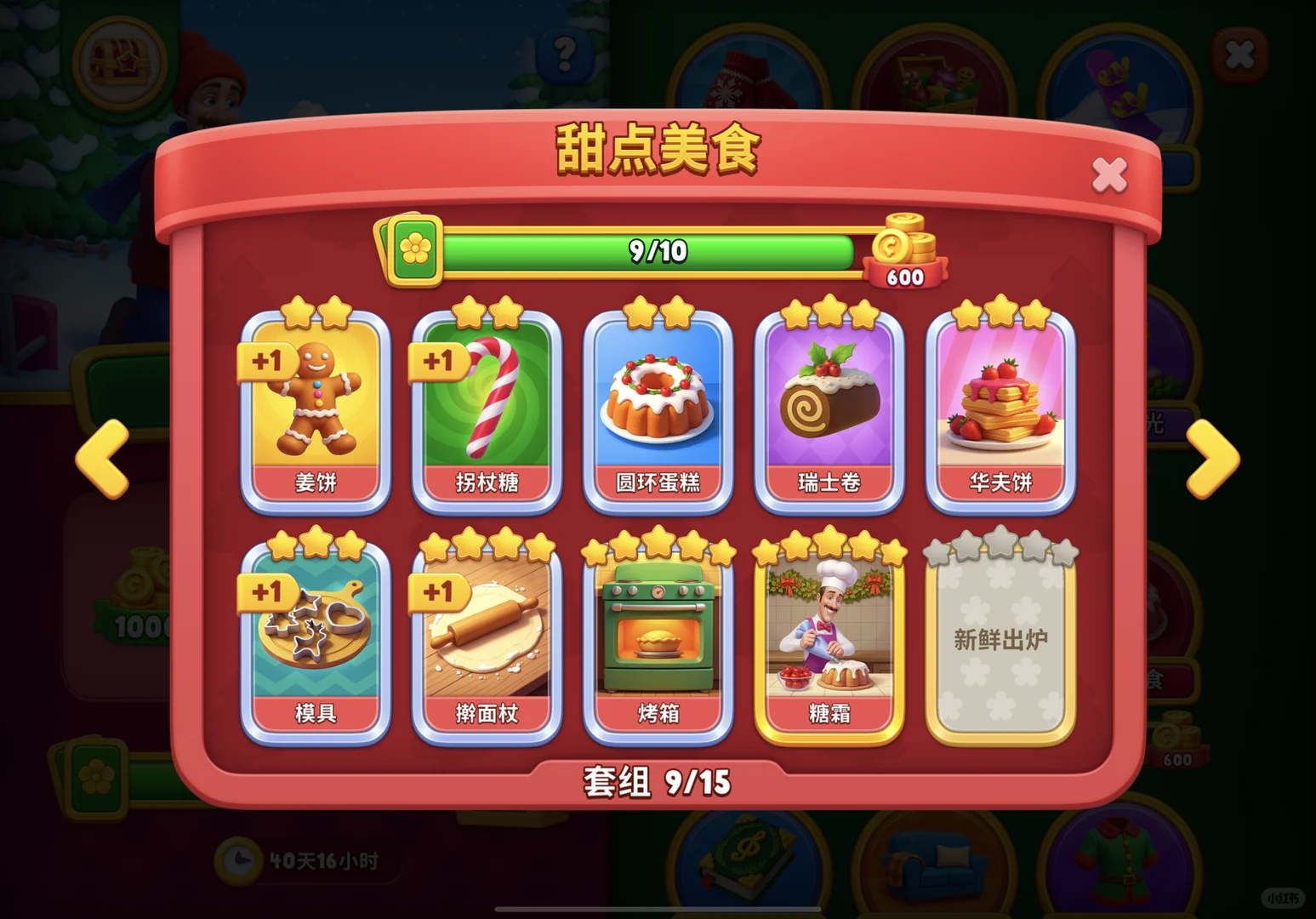Go to the previous set with left arrow
This screenshot has height=919, width=1316.
coord(101,459)
